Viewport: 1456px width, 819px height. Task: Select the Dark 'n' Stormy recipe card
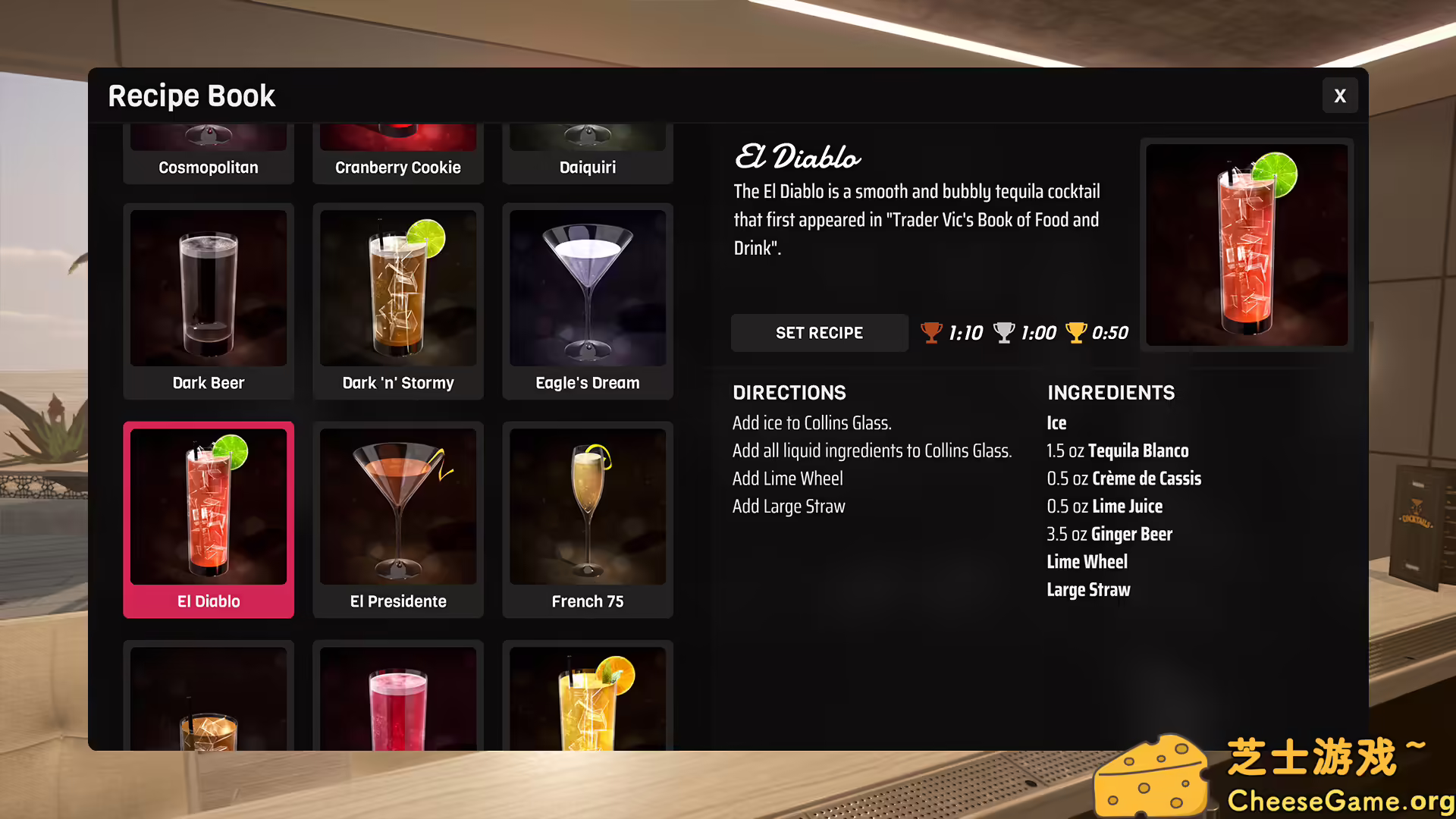(397, 300)
